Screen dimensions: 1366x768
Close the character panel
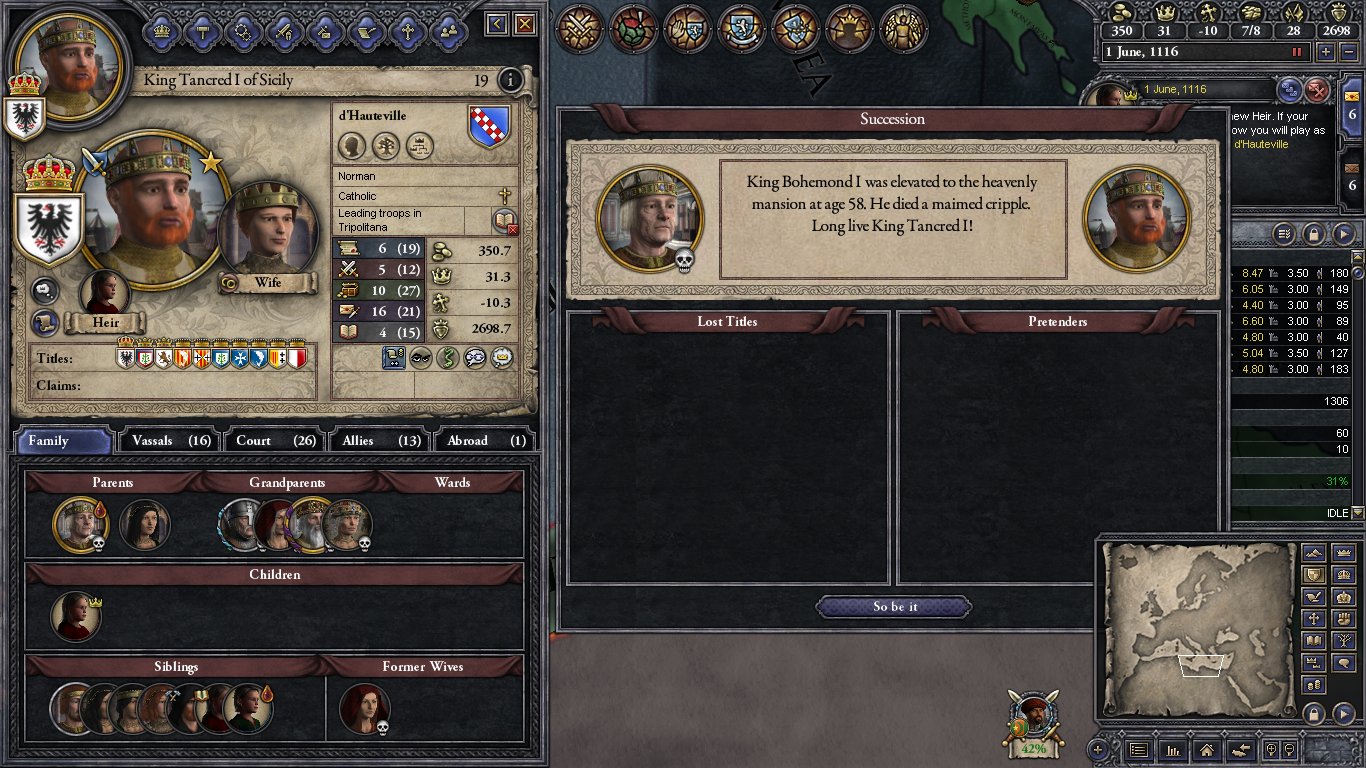pyautogui.click(x=524, y=24)
